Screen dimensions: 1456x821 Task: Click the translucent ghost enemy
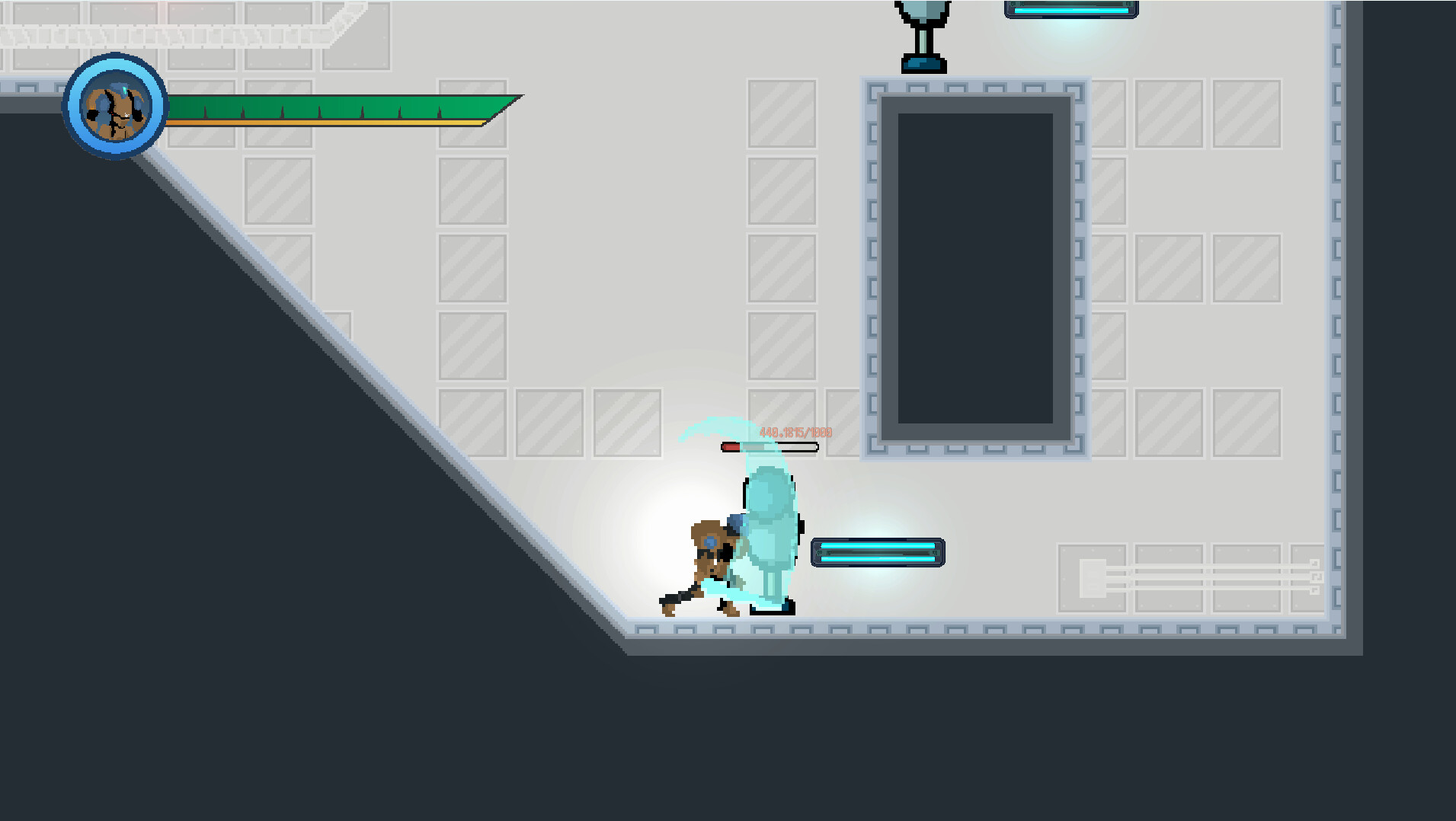click(x=768, y=526)
